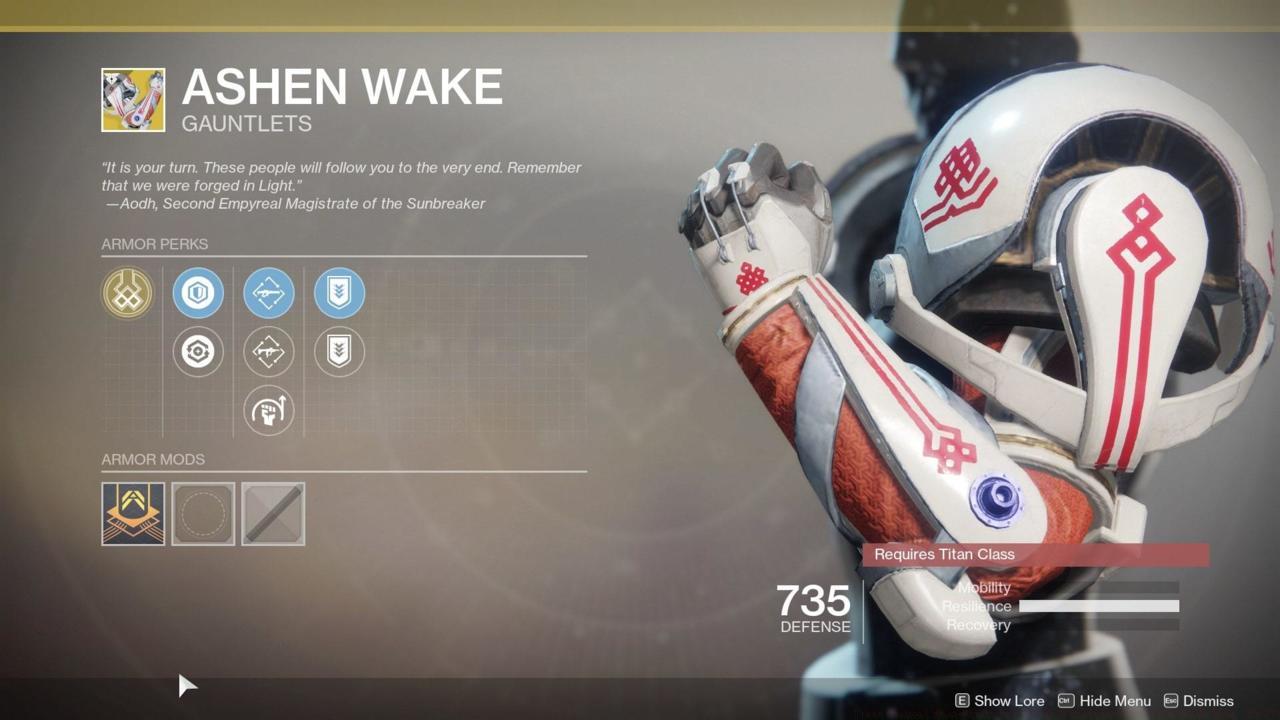Choose the active blue hexagon shield perk

click(198, 293)
